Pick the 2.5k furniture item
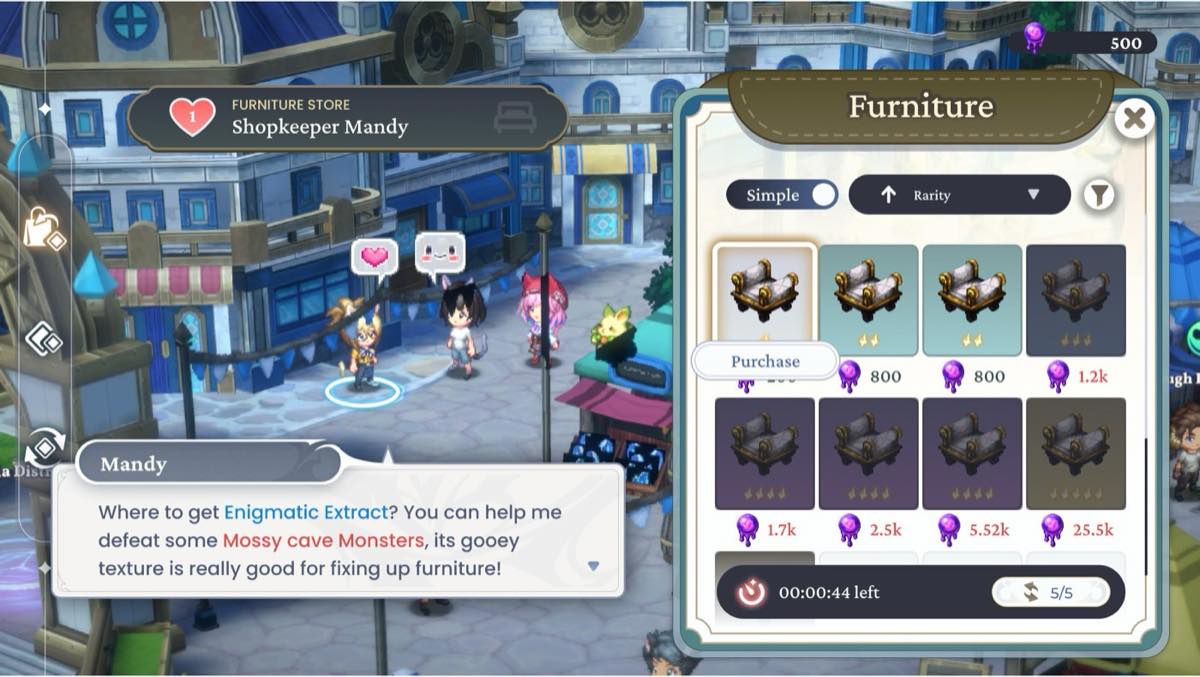The image size is (1200, 677). [x=868, y=451]
